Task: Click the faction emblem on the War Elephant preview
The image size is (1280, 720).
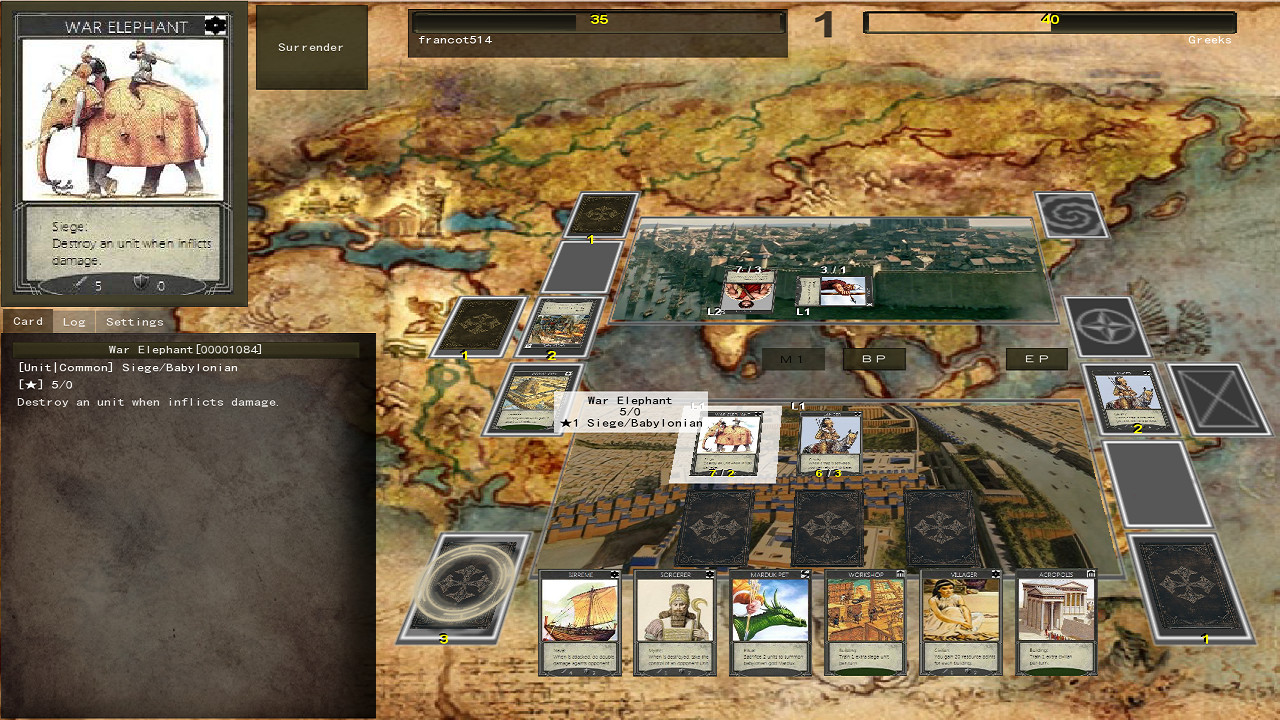Action: pos(216,24)
